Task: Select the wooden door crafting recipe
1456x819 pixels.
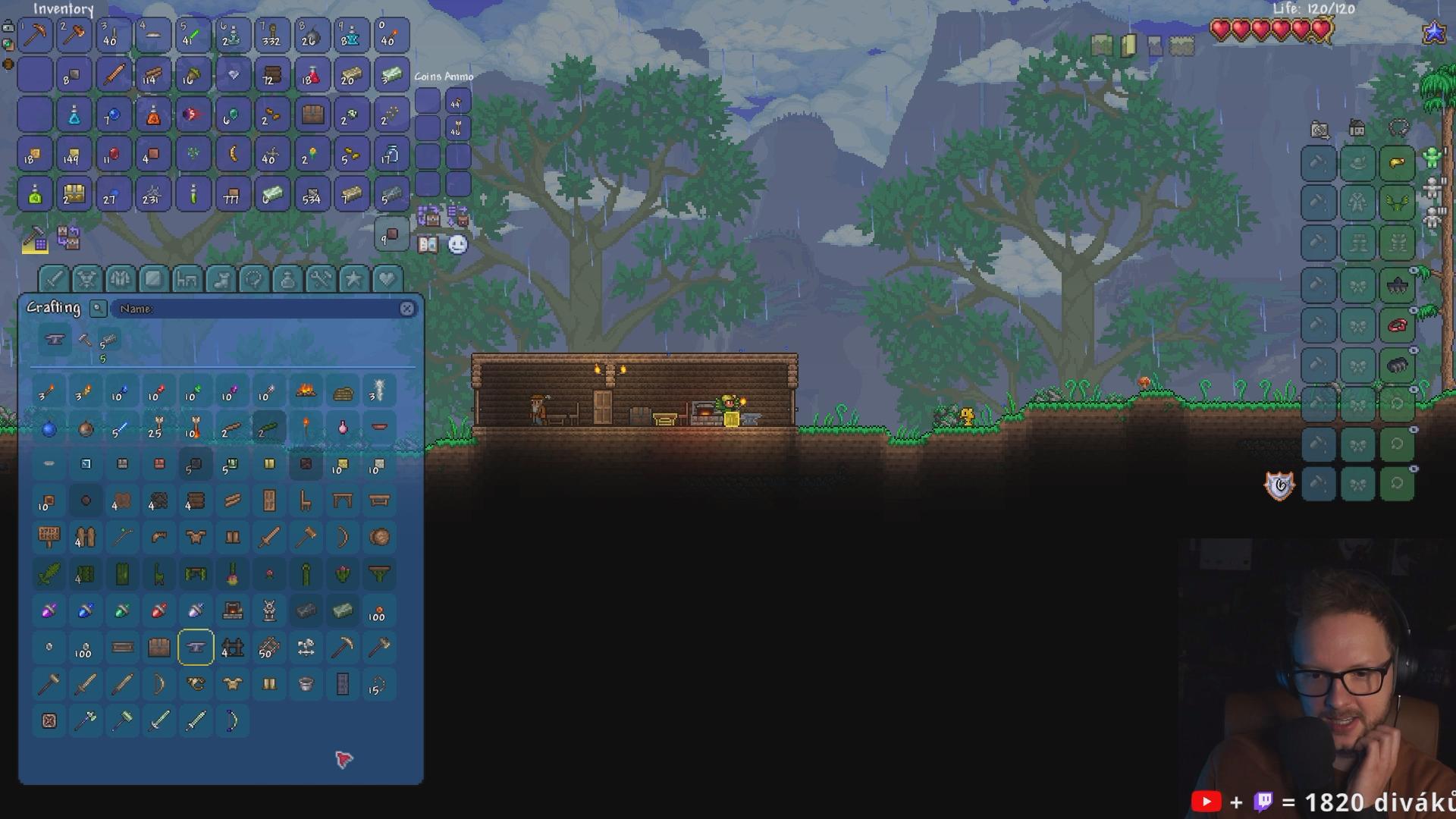Action: (269, 500)
